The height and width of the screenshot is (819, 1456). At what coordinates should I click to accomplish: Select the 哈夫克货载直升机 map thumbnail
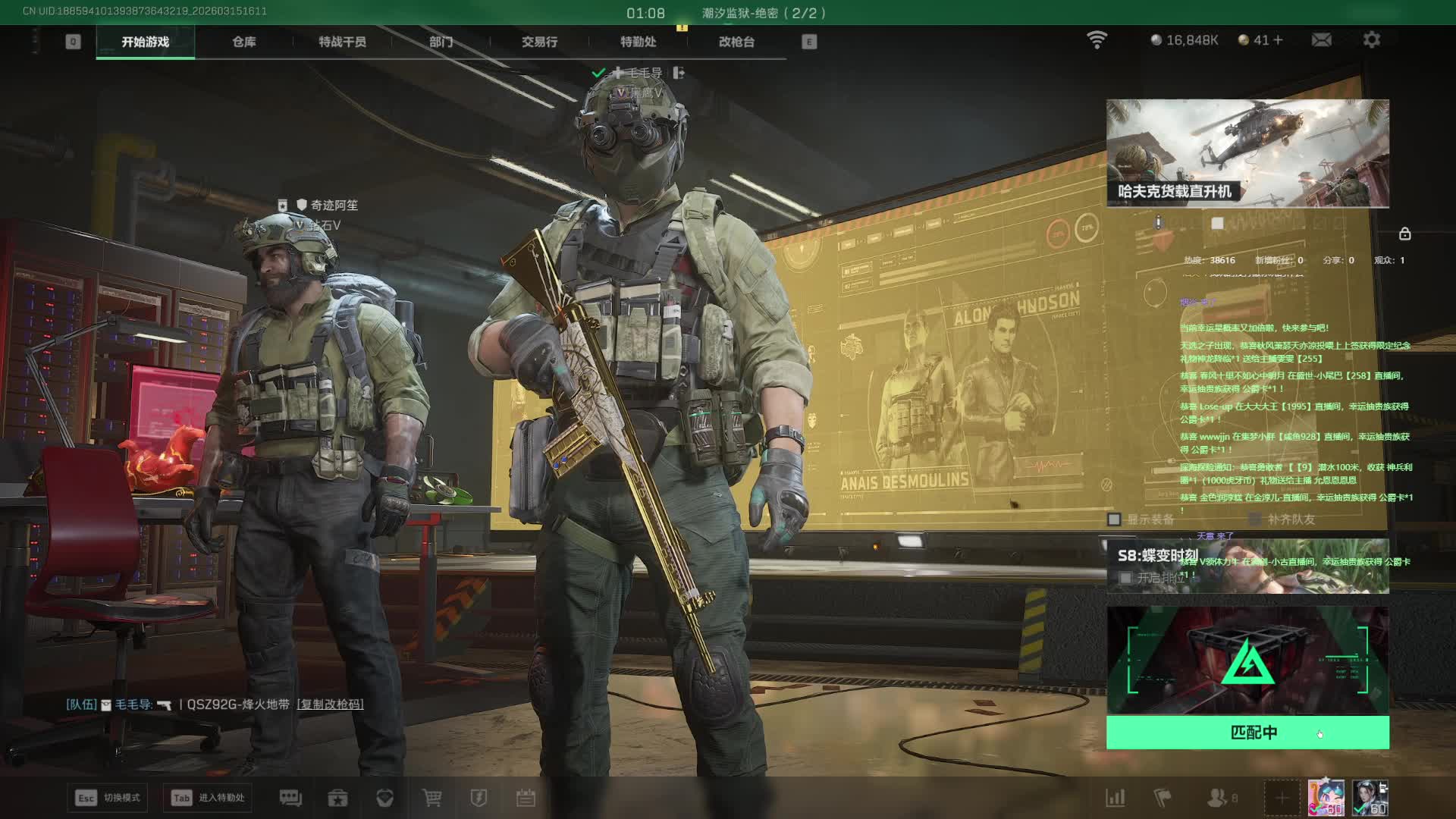[x=1247, y=153]
